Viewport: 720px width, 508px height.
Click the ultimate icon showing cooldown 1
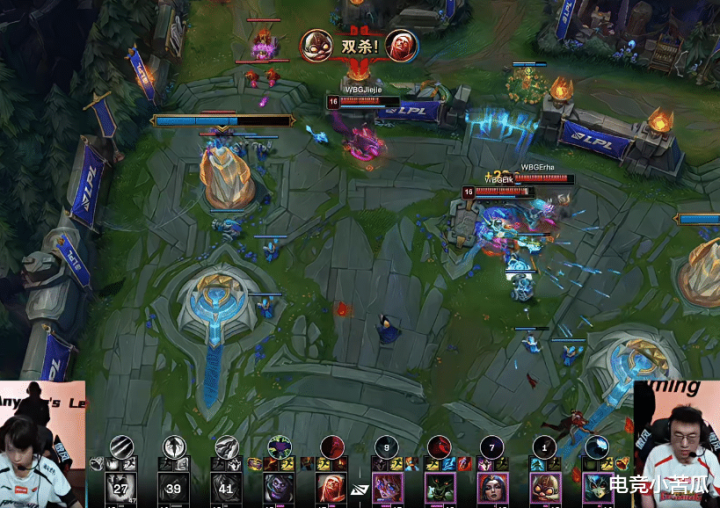(x=543, y=447)
